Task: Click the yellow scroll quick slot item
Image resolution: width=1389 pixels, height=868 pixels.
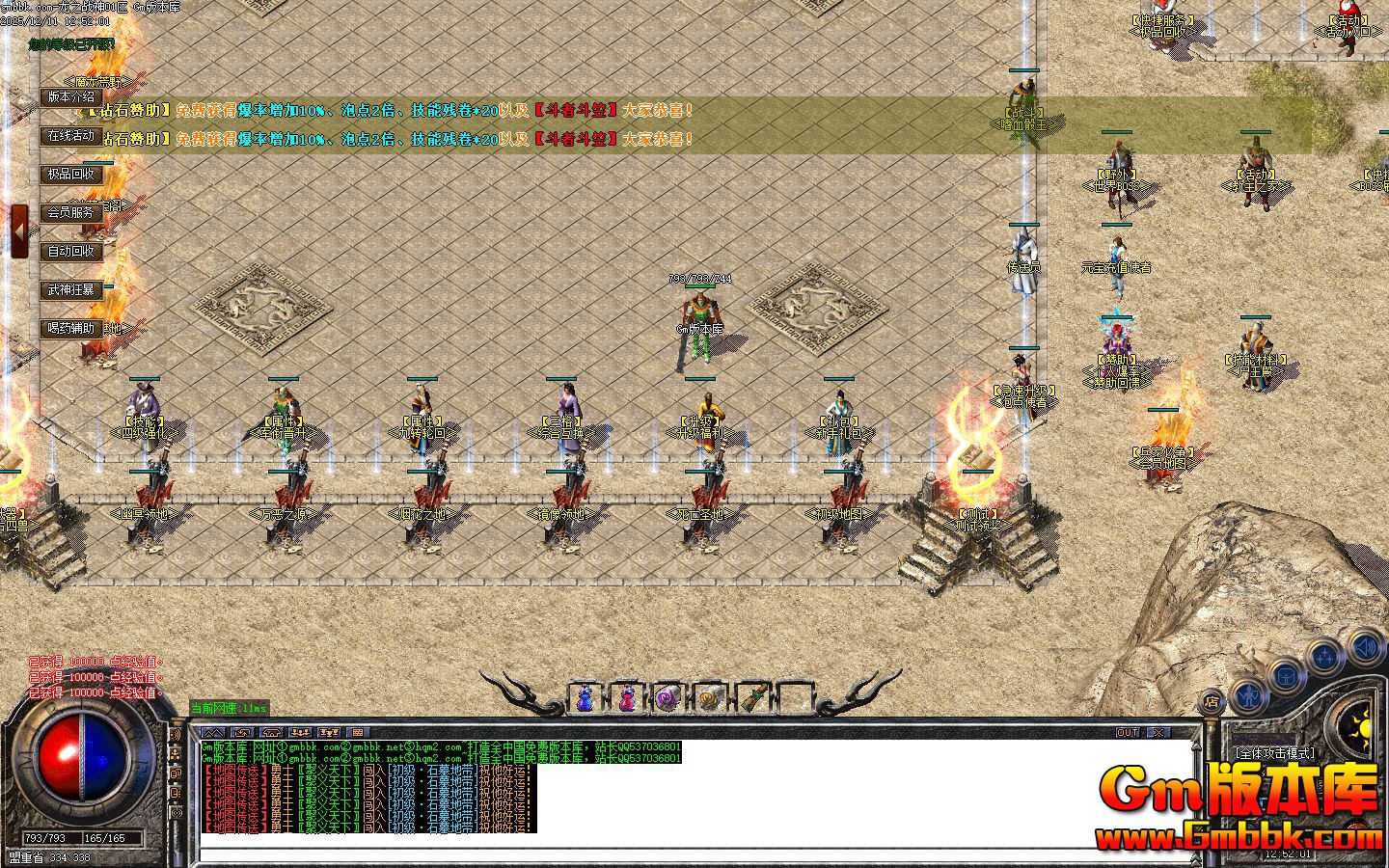Action: click(709, 697)
